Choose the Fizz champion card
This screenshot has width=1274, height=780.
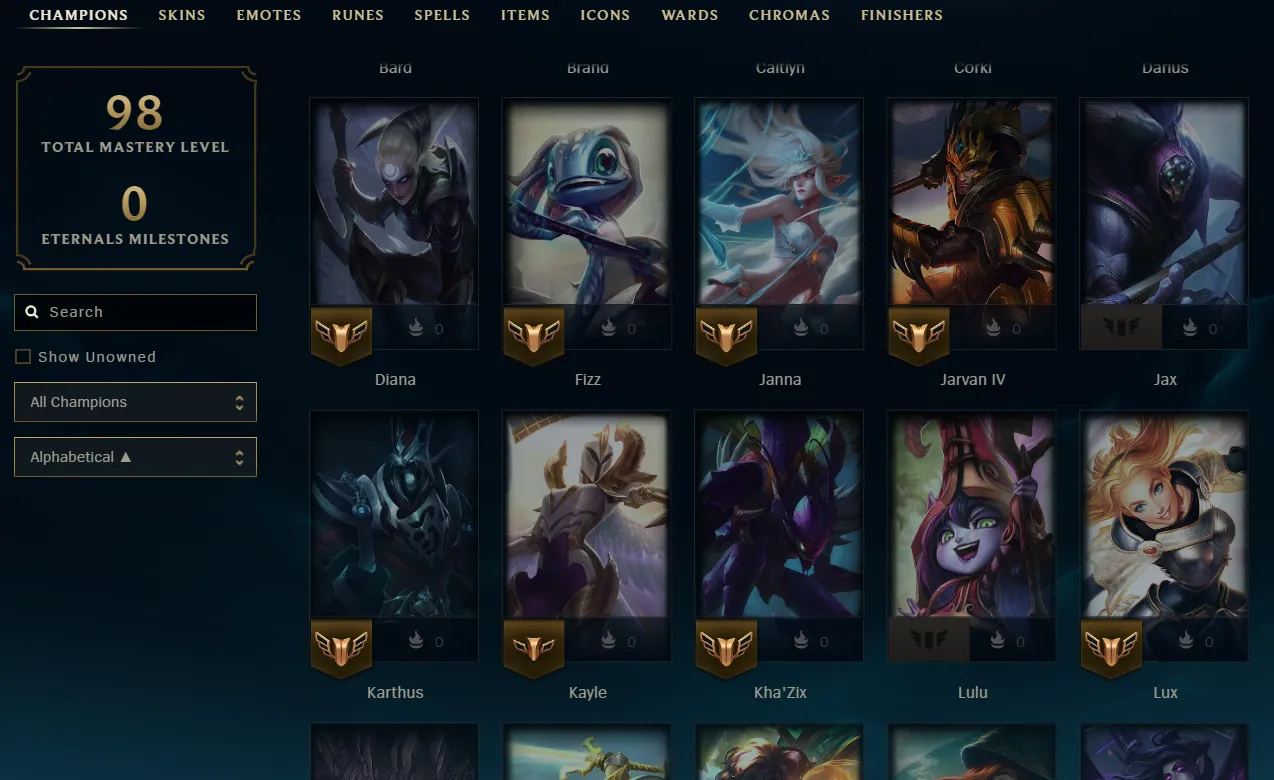coord(586,210)
